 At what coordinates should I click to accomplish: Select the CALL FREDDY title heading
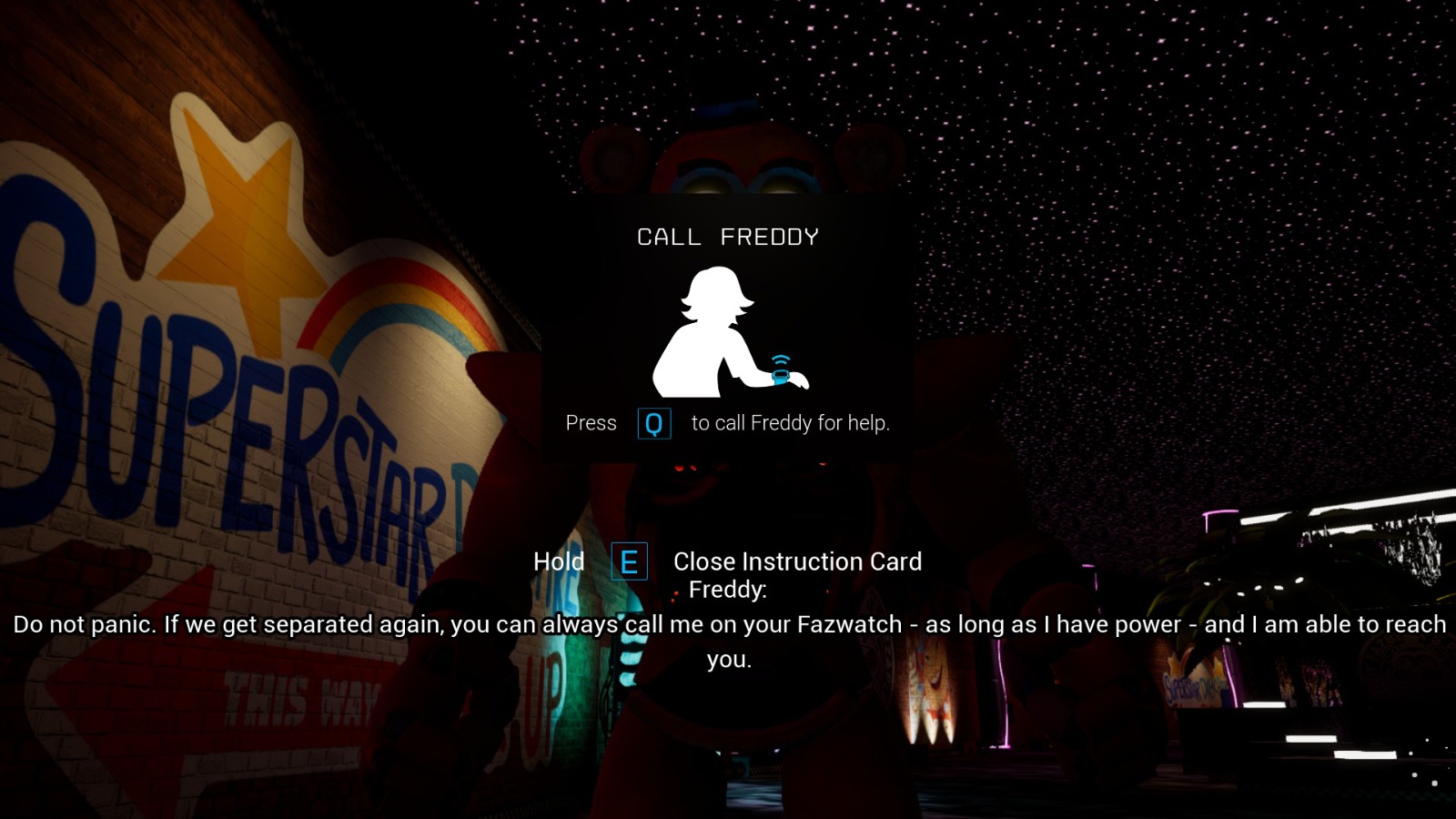[x=728, y=236]
